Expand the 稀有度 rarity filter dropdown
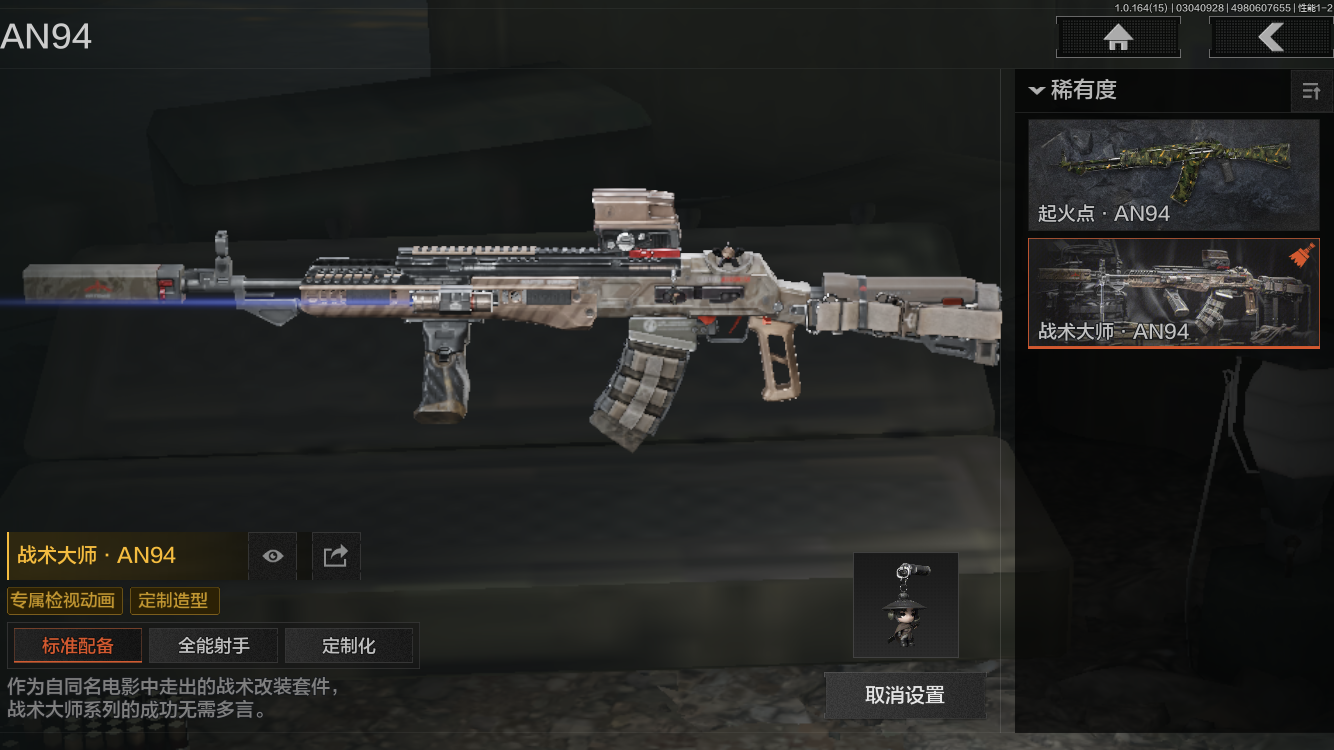 click(x=1072, y=90)
